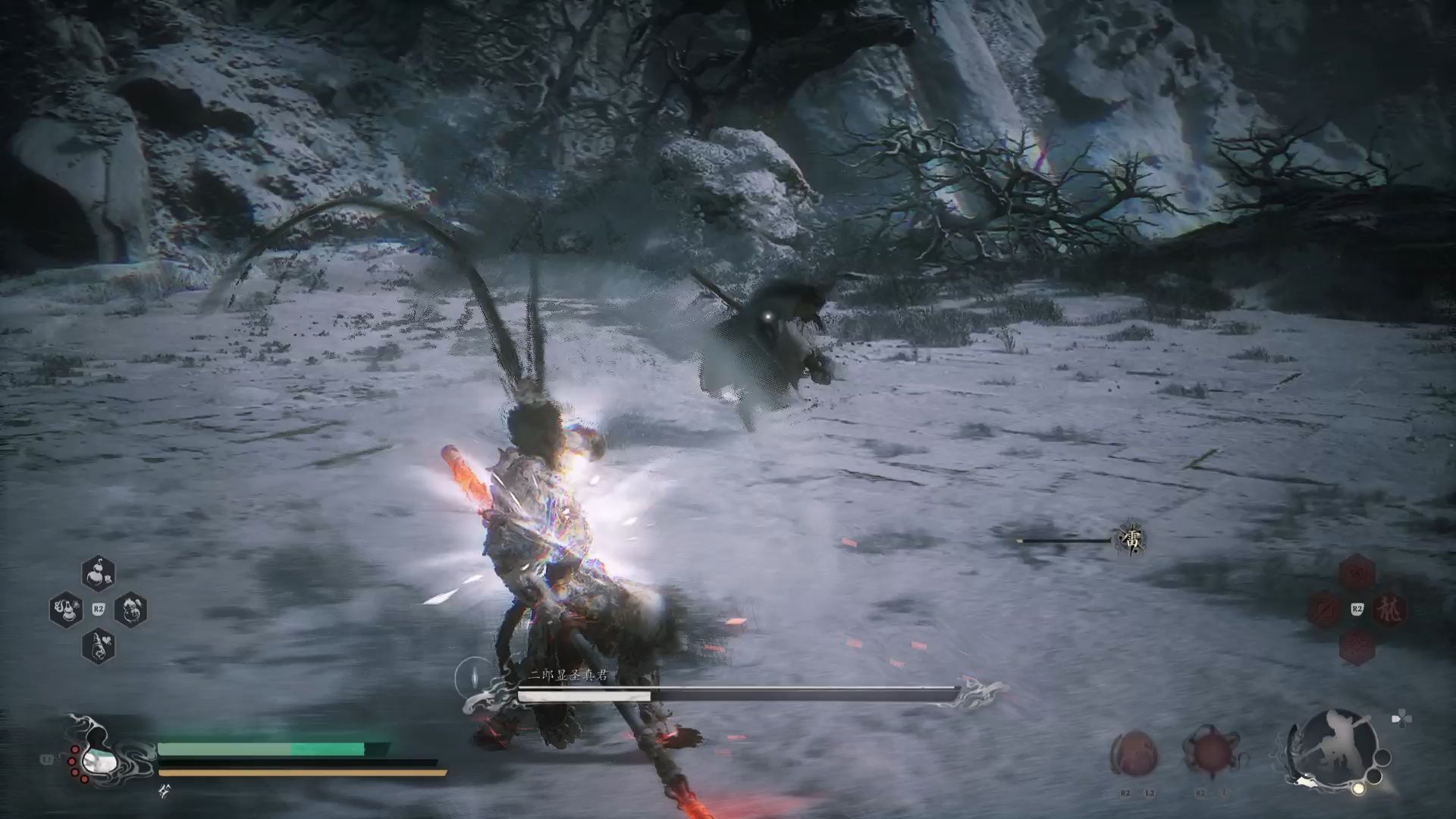1456x819 pixels.
Task: Use the red spiky orb transformation skill
Action: (1210, 753)
